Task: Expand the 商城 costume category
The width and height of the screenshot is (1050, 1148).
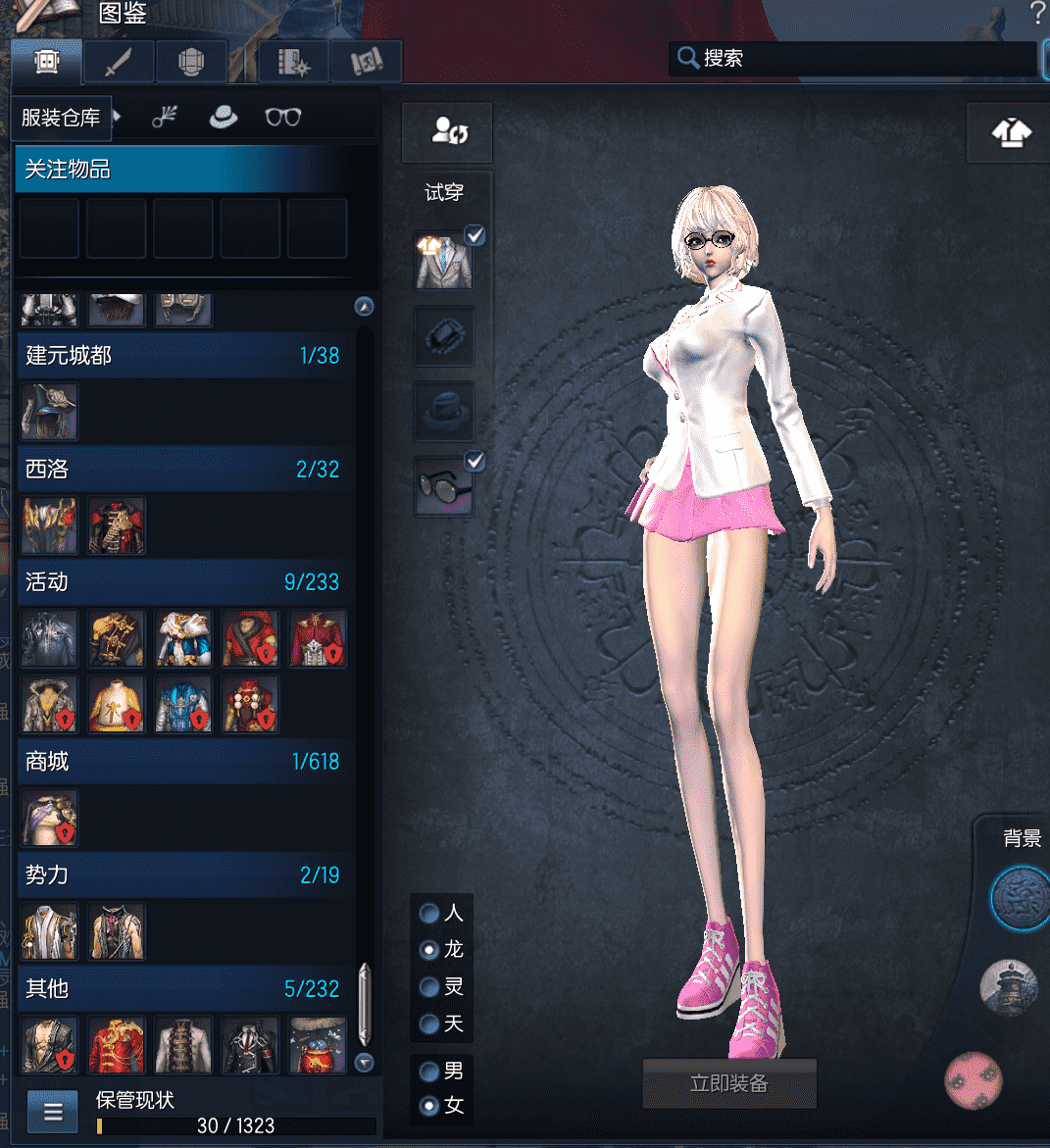Action: [x=184, y=762]
